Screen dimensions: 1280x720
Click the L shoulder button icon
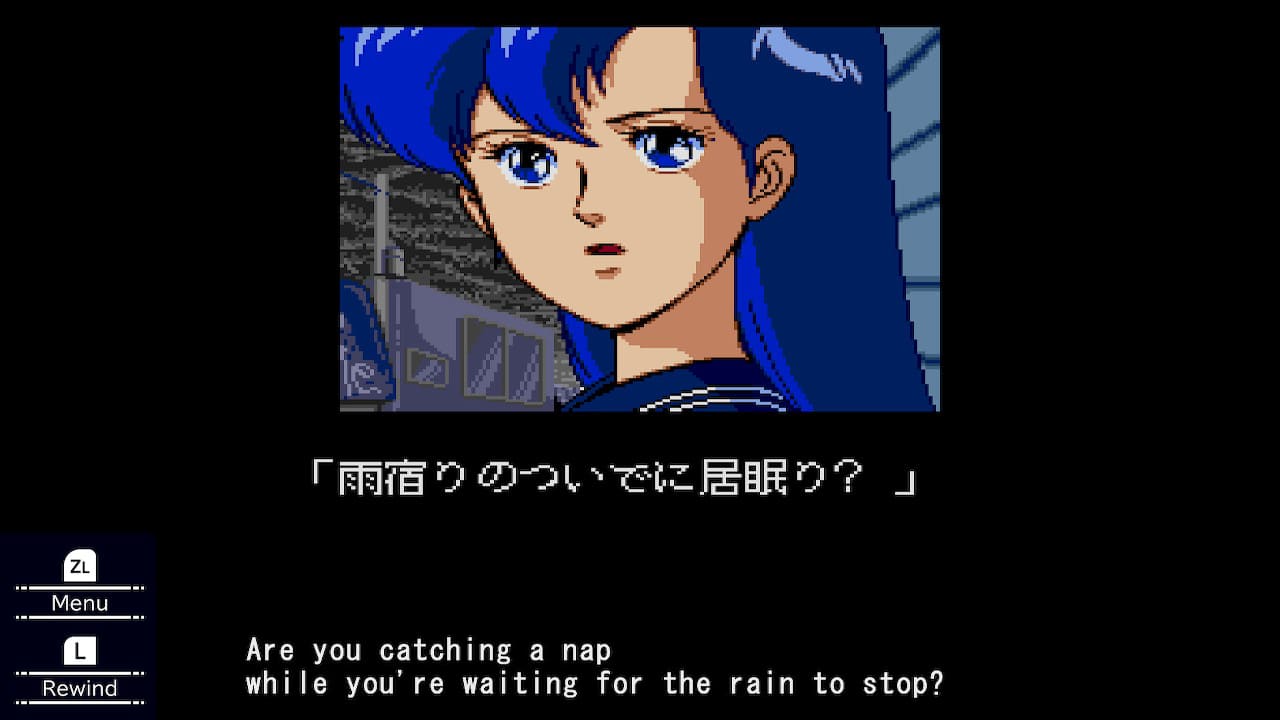pyautogui.click(x=79, y=650)
